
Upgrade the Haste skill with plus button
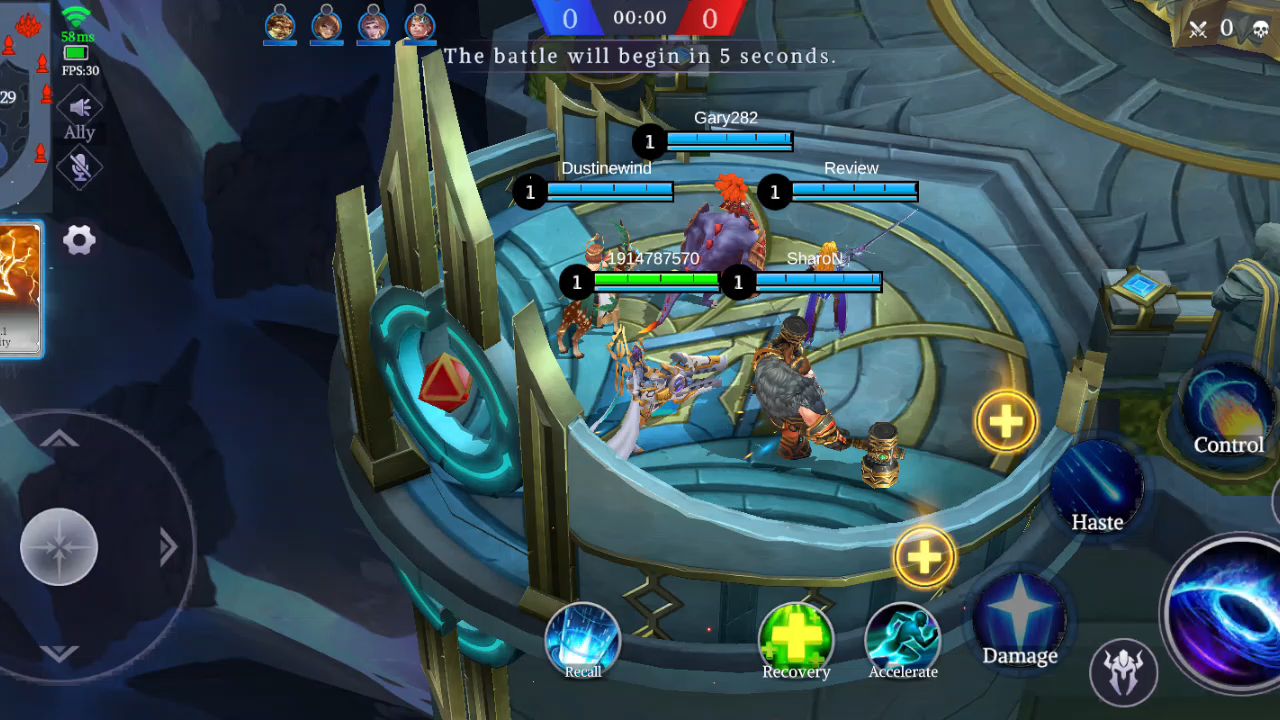click(x=1006, y=422)
